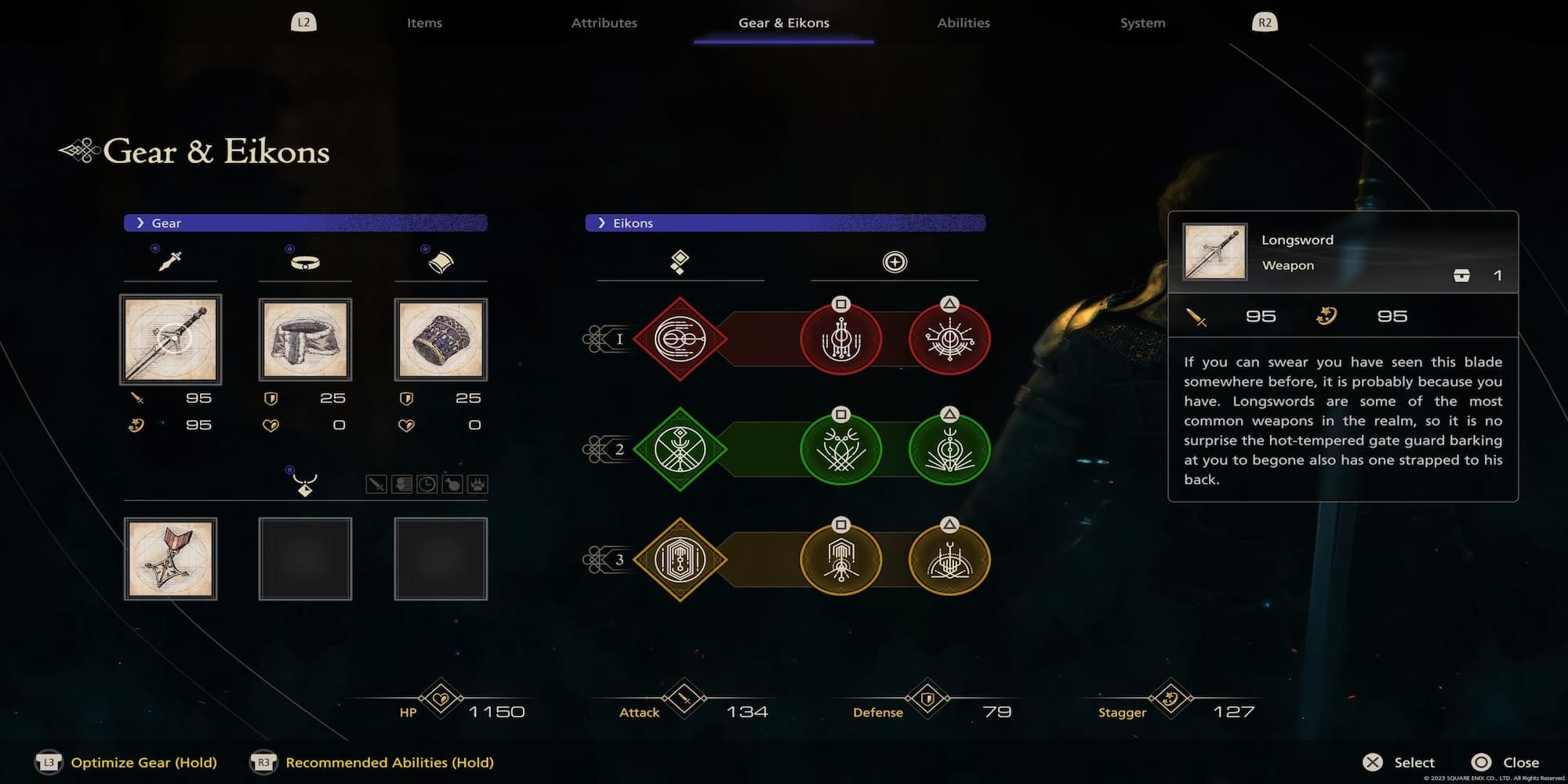
Task: Choose the green diamond Eikon slot 2
Action: (680, 449)
